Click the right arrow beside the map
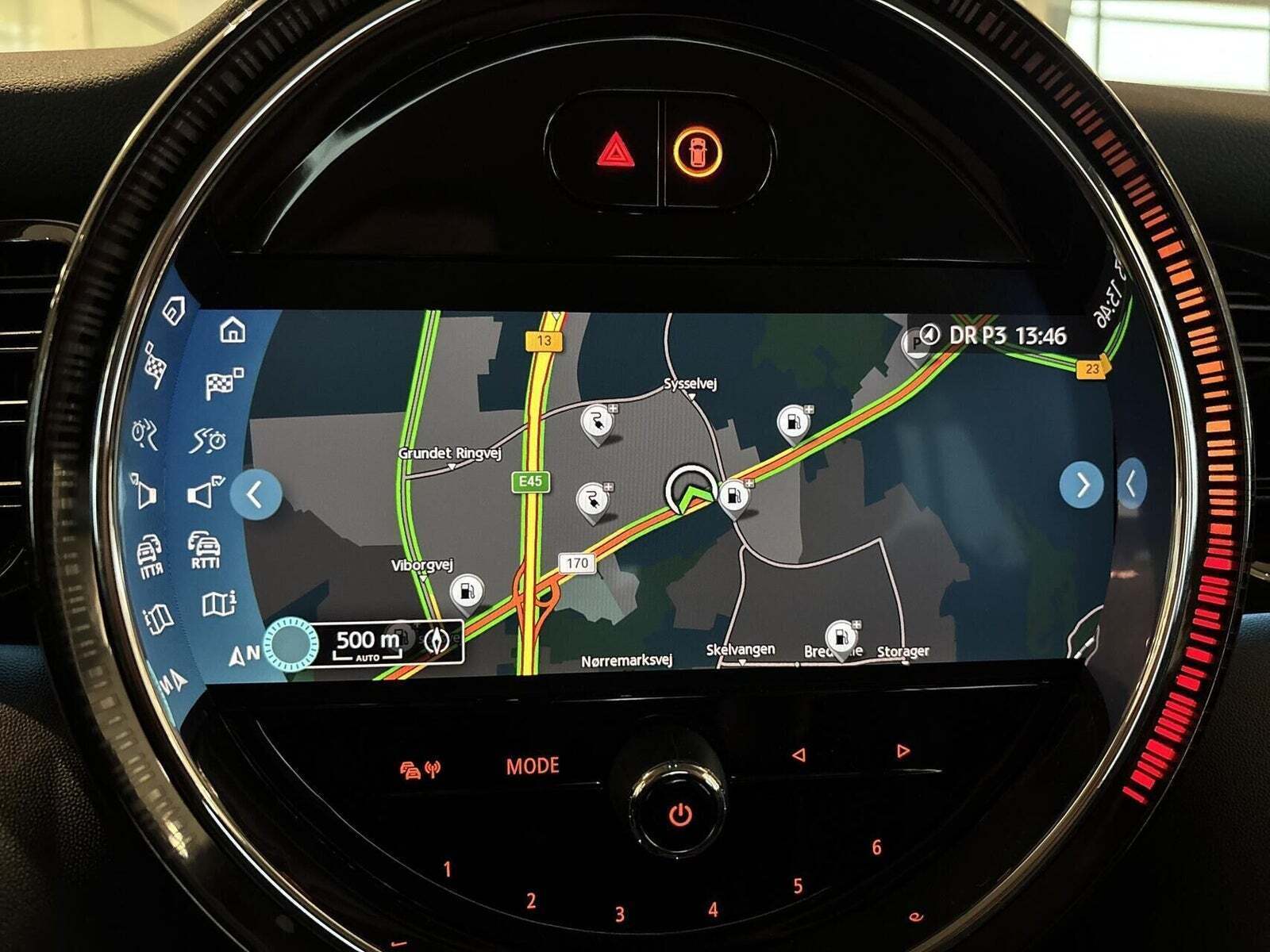 click(1082, 484)
